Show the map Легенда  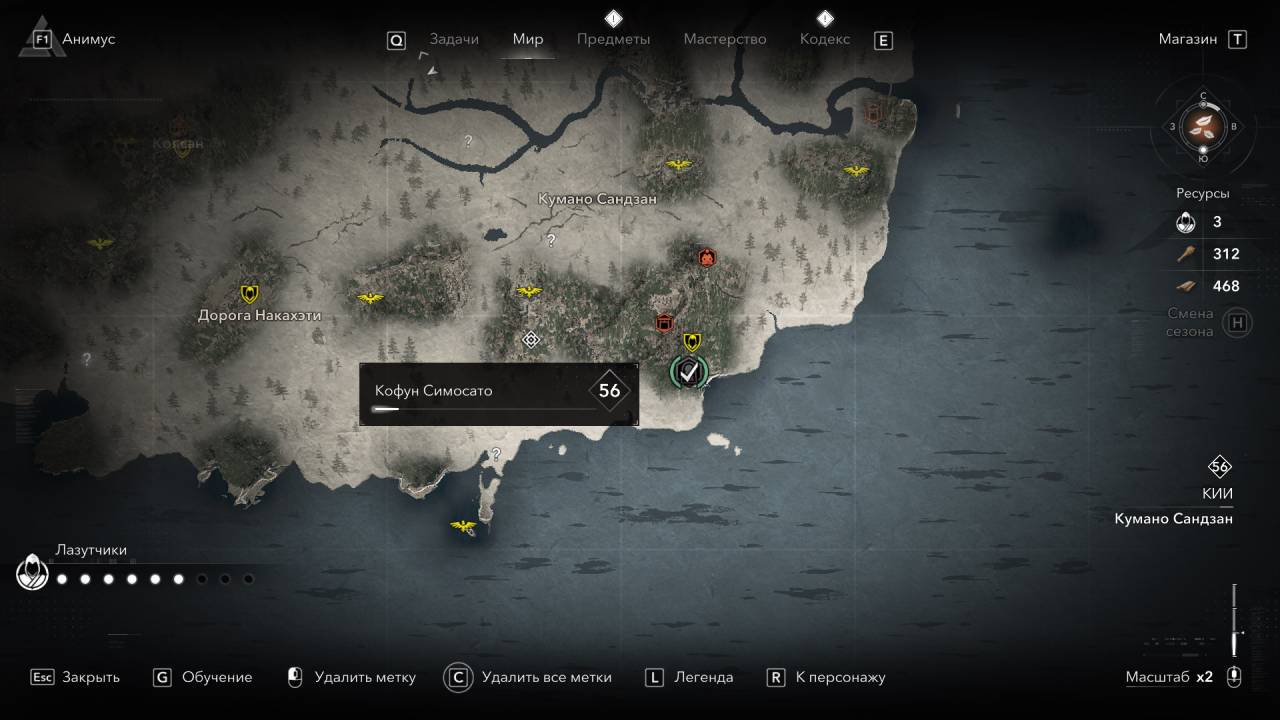(x=703, y=677)
